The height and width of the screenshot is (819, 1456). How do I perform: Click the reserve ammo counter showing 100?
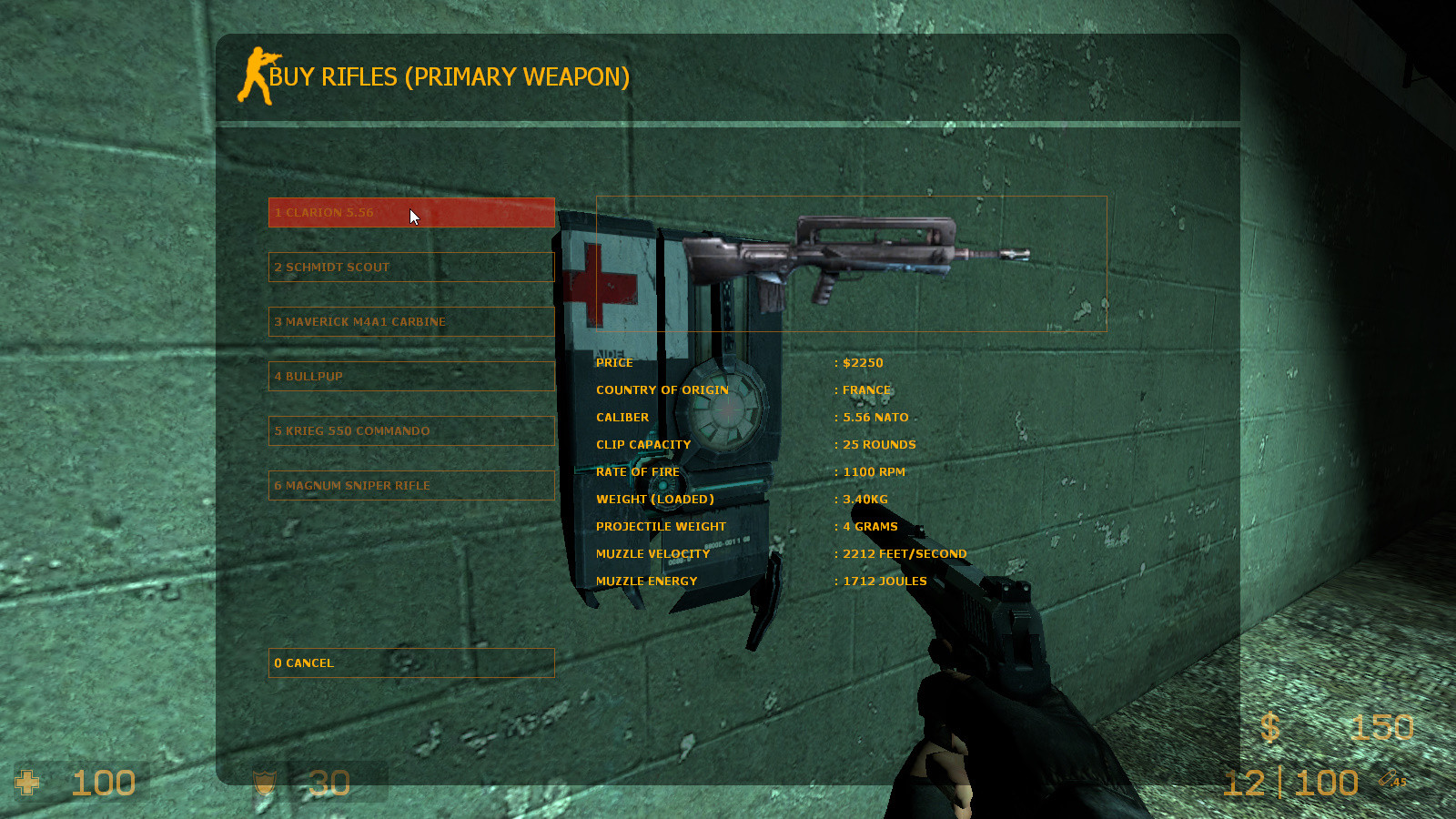1324,781
